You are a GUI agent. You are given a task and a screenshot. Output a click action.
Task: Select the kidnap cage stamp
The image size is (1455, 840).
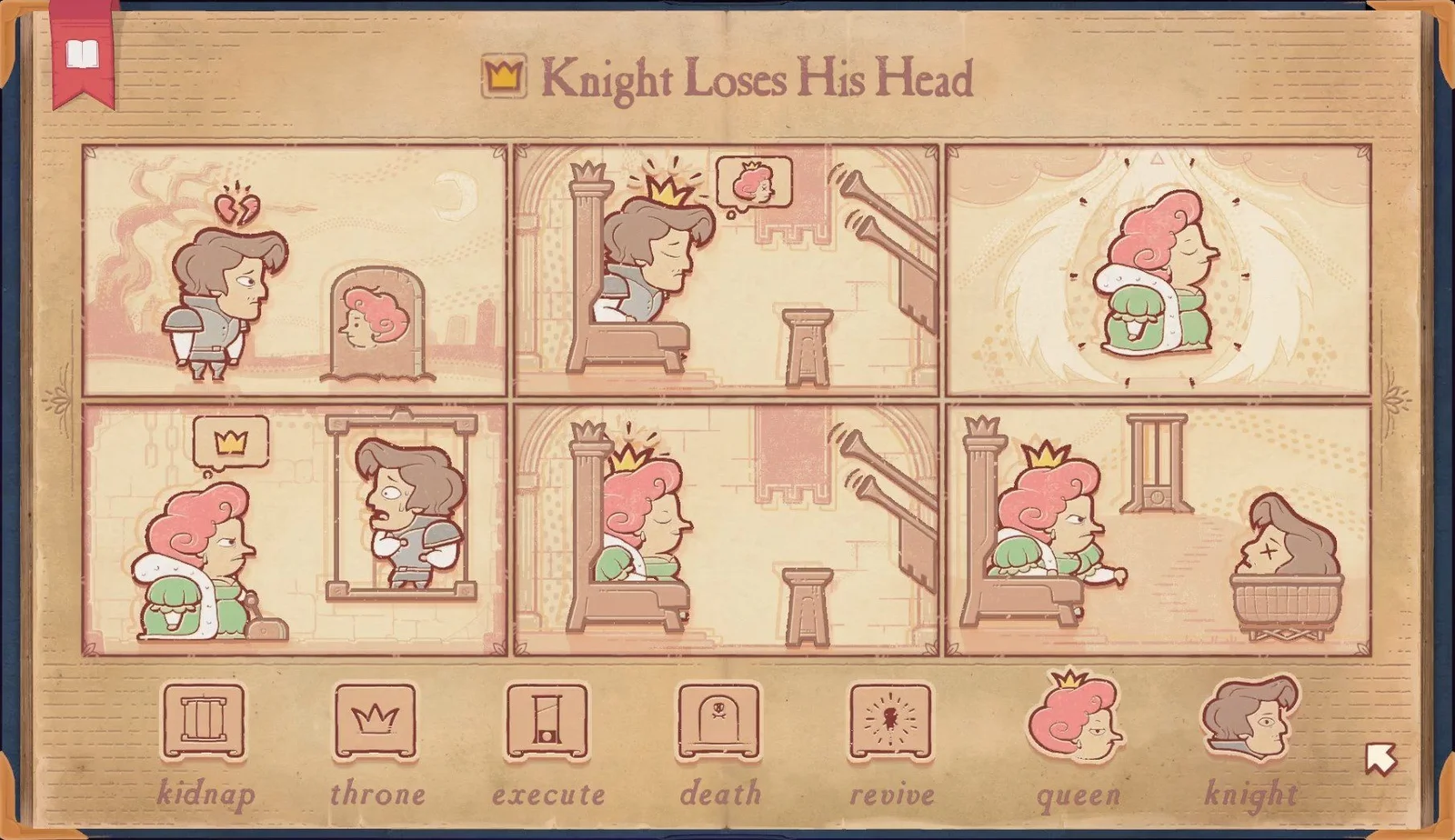click(x=204, y=723)
